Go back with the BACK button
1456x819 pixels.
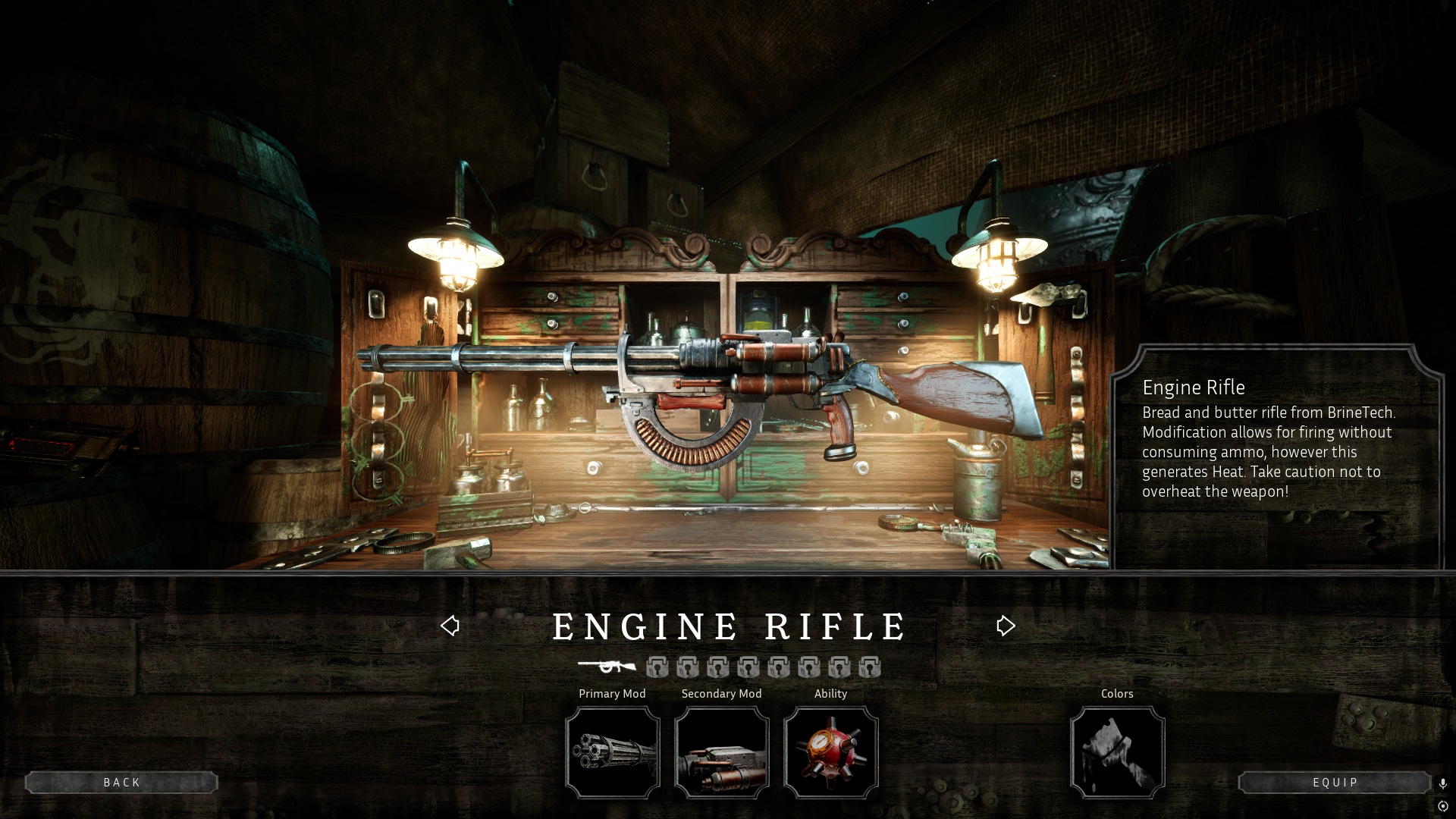[121, 783]
